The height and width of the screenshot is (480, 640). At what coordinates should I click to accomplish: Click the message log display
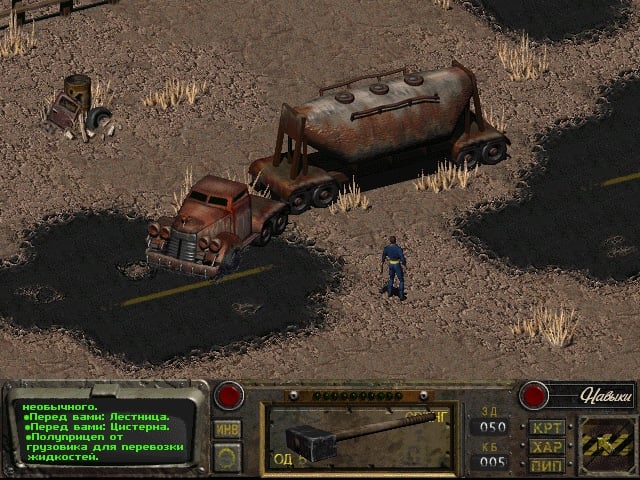[103, 432]
